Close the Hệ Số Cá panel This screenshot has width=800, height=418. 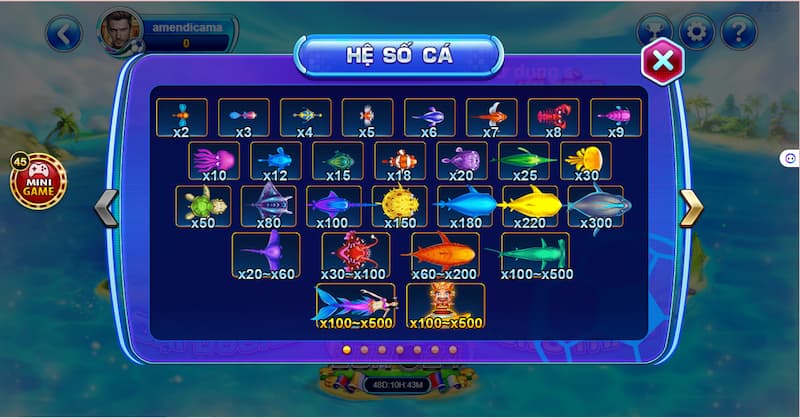point(662,61)
